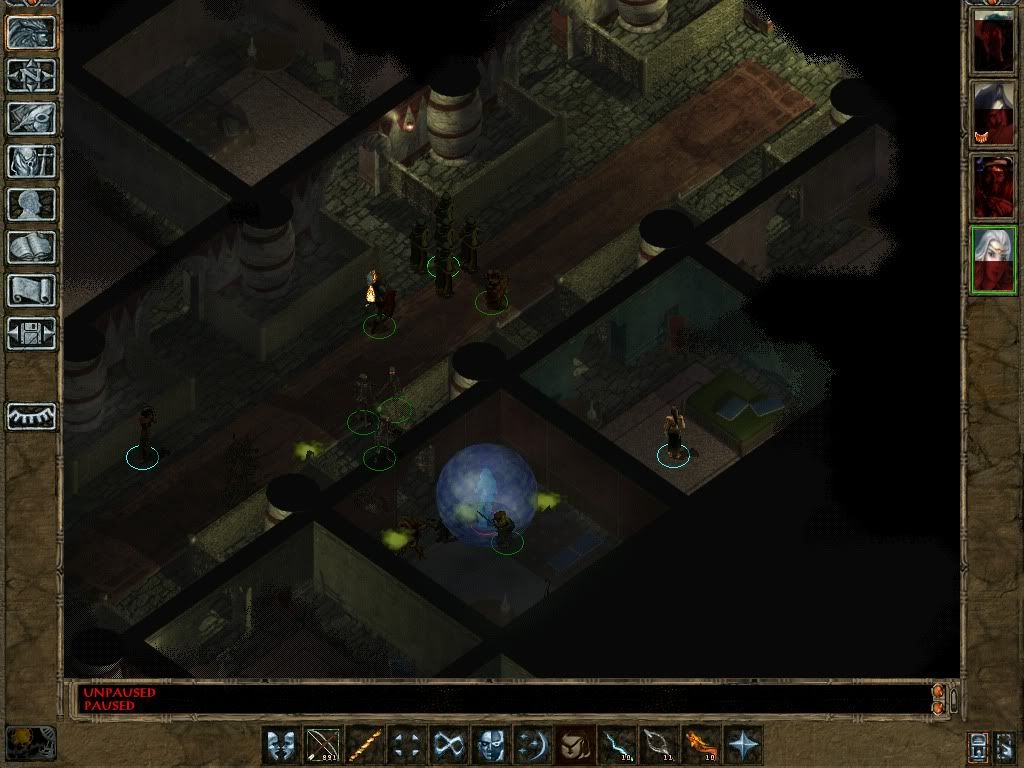Open the character record head-silhouette button
1024x768 pixels.
pos(32,204)
